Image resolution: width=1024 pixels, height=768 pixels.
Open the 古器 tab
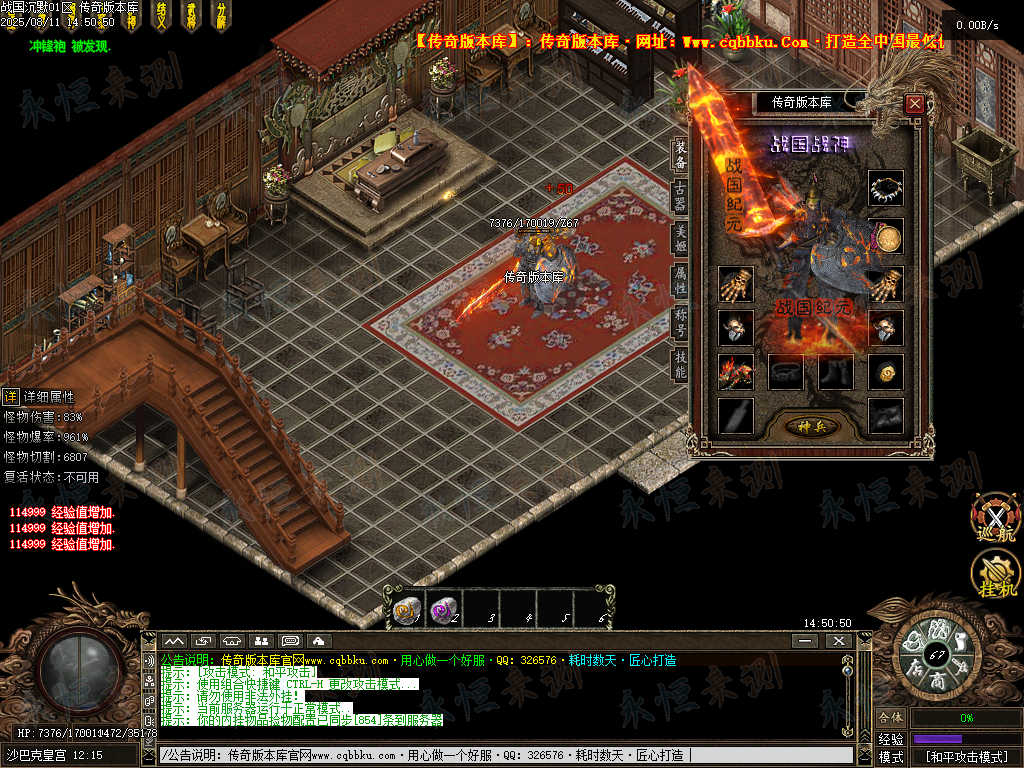click(681, 196)
